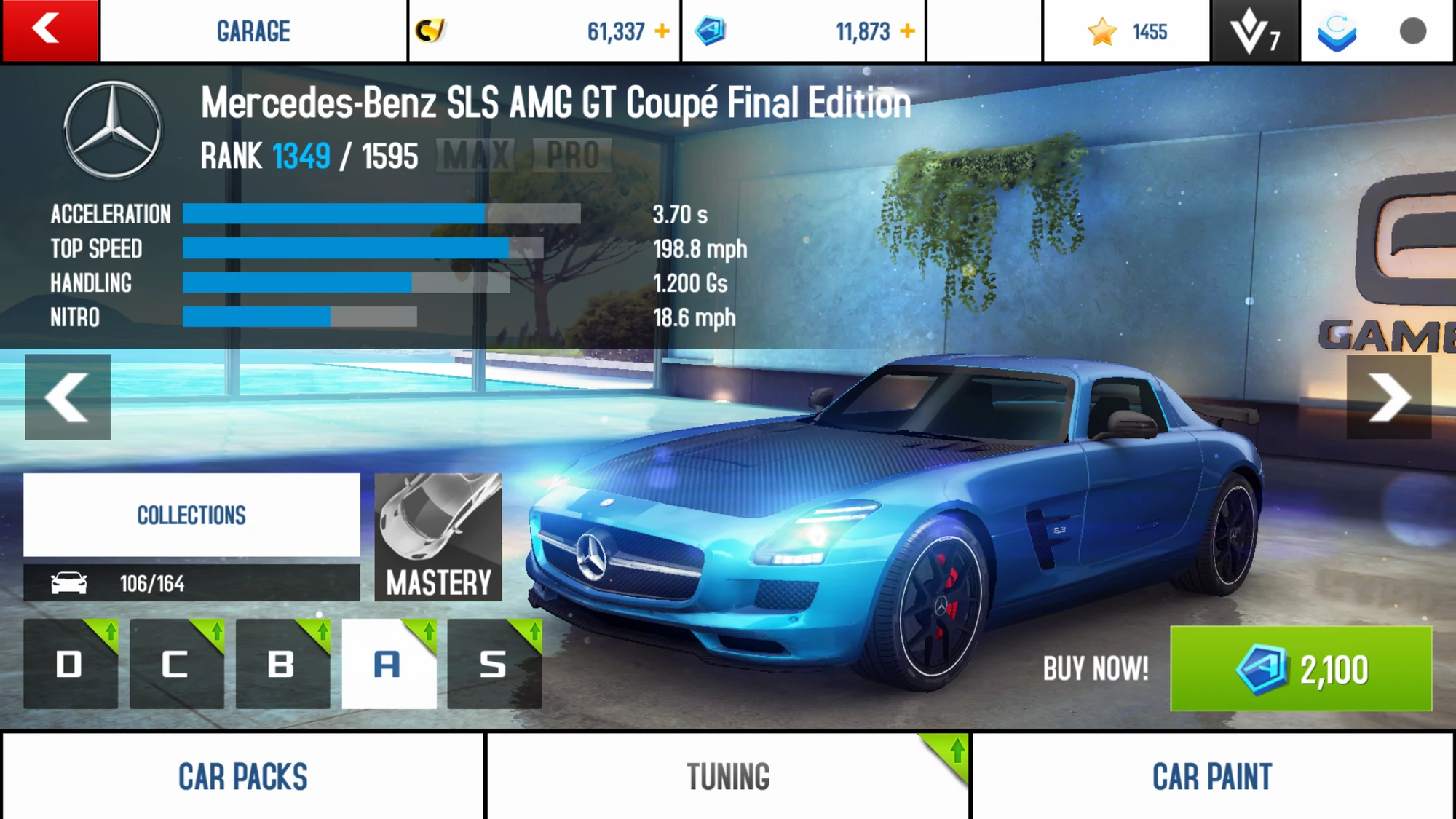Open the Car Paint tab
1456x819 pixels.
tap(1213, 774)
